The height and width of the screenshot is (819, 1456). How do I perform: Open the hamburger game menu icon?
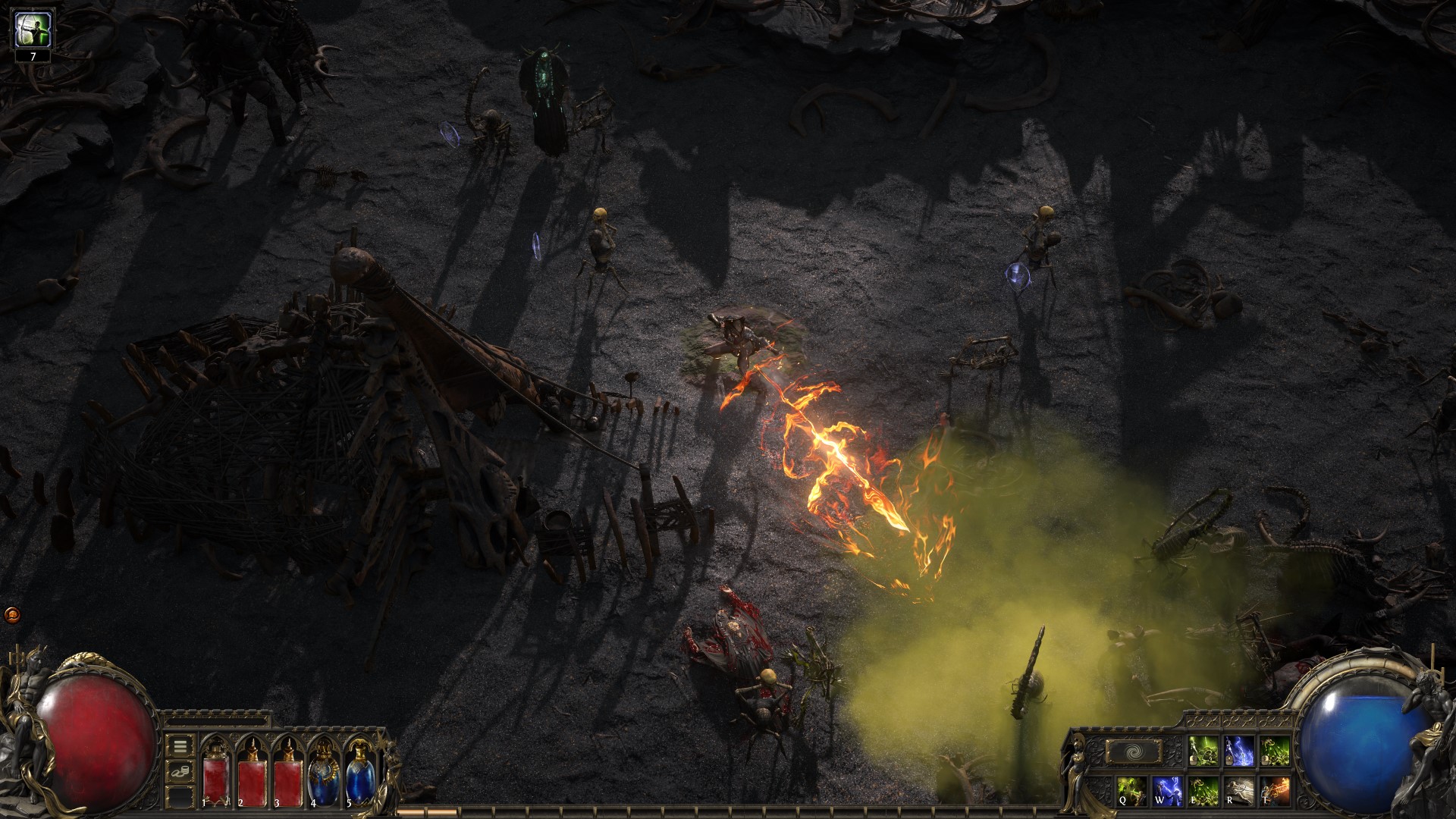179,747
